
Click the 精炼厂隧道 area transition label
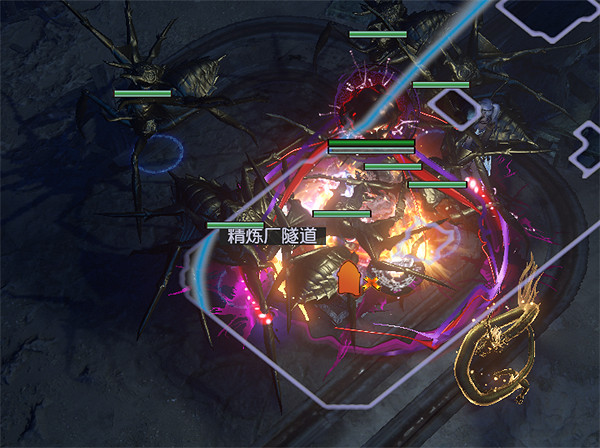[272, 237]
